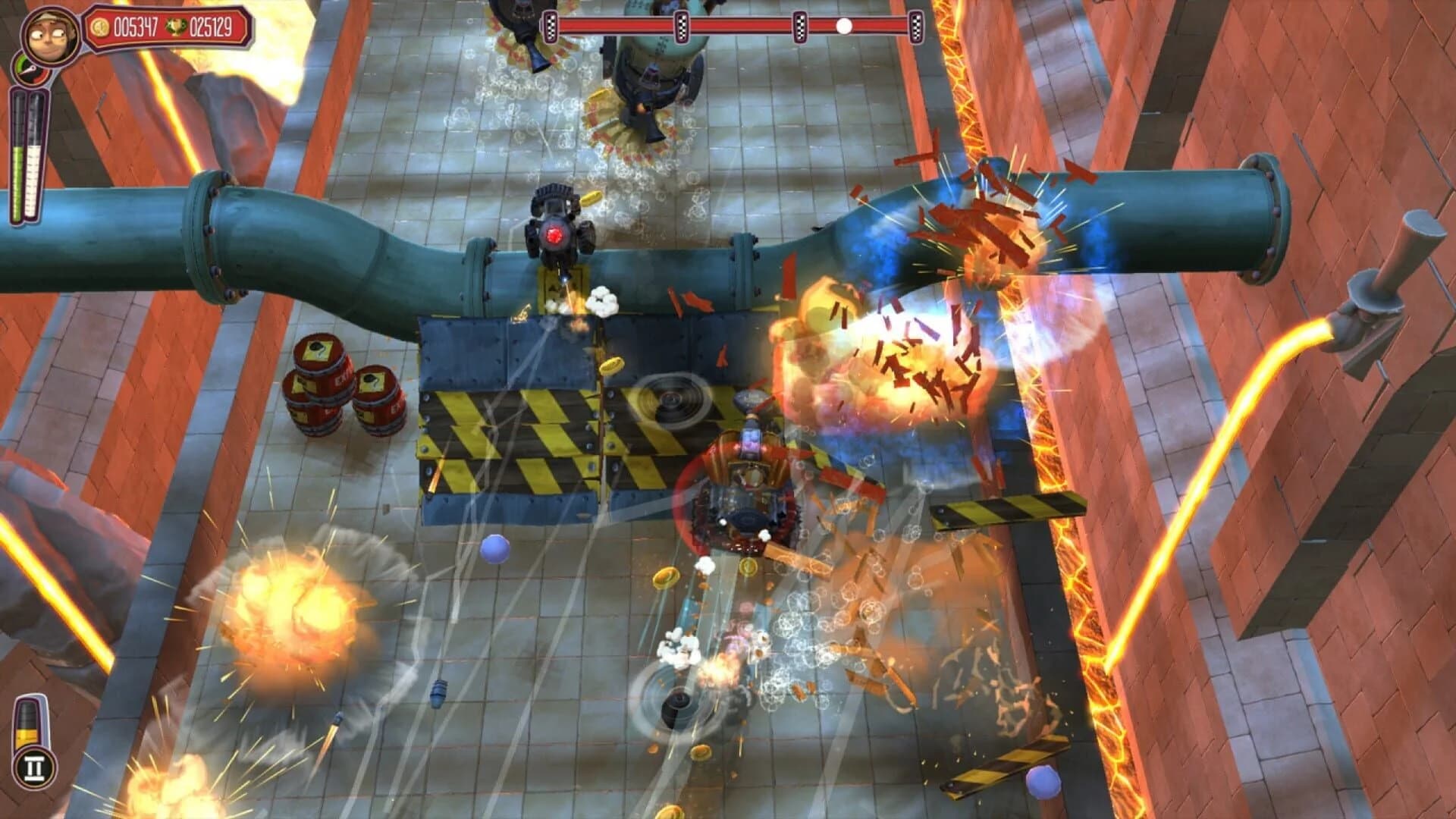Open the pressure gauge dial below the avatar
Viewport: 1456px width, 819px height.
pos(31,69)
